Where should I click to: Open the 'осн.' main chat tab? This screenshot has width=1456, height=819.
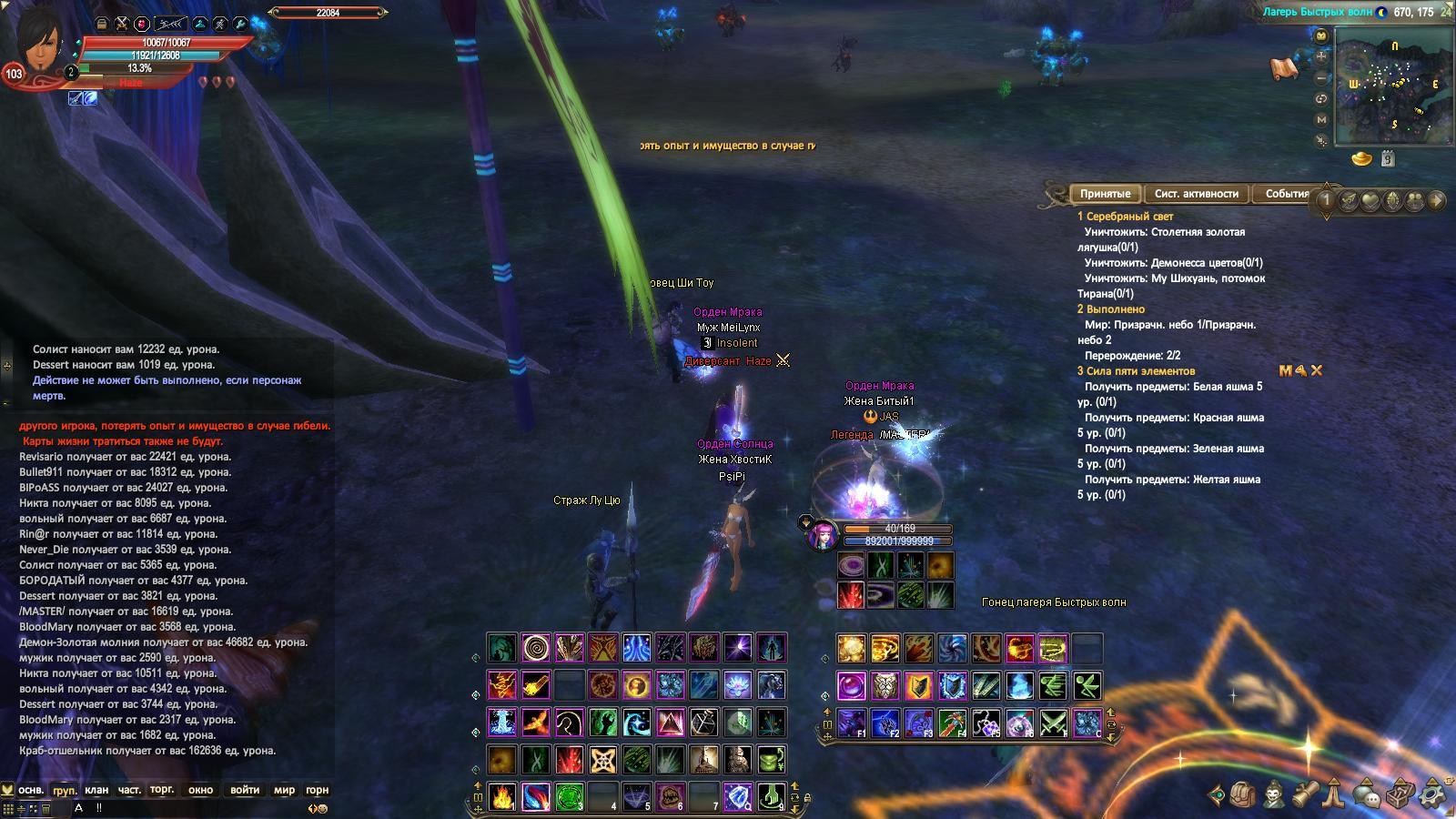pyautogui.click(x=31, y=790)
